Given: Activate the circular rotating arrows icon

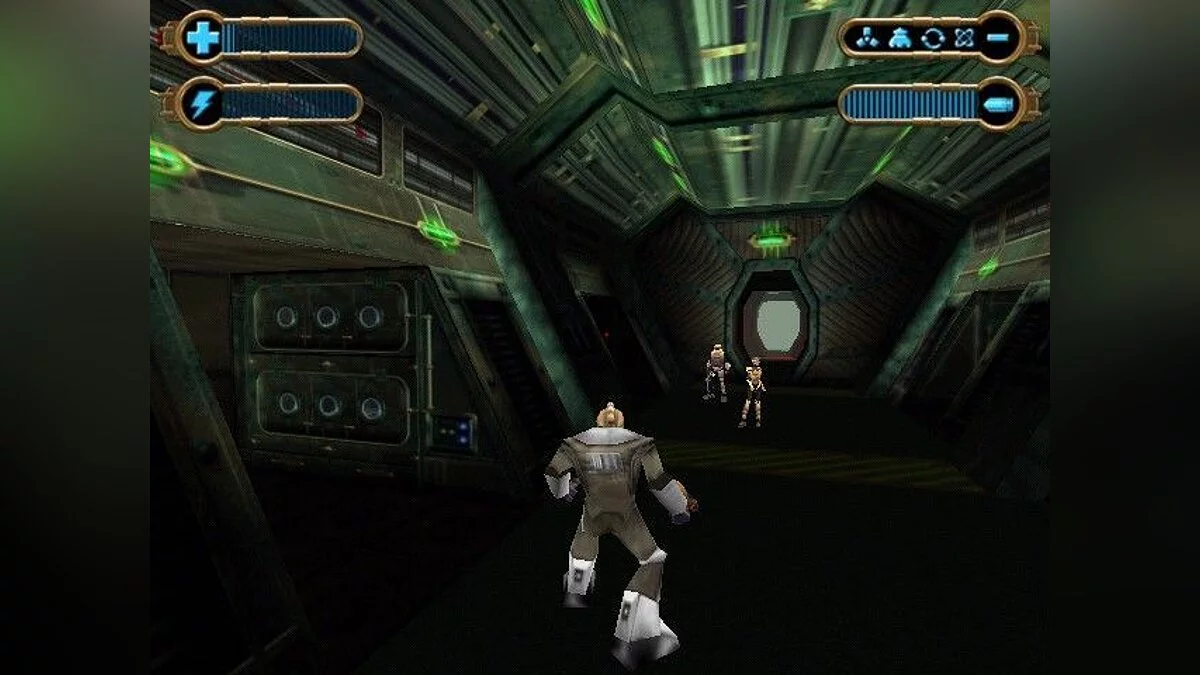Looking at the screenshot, I should coord(933,38).
